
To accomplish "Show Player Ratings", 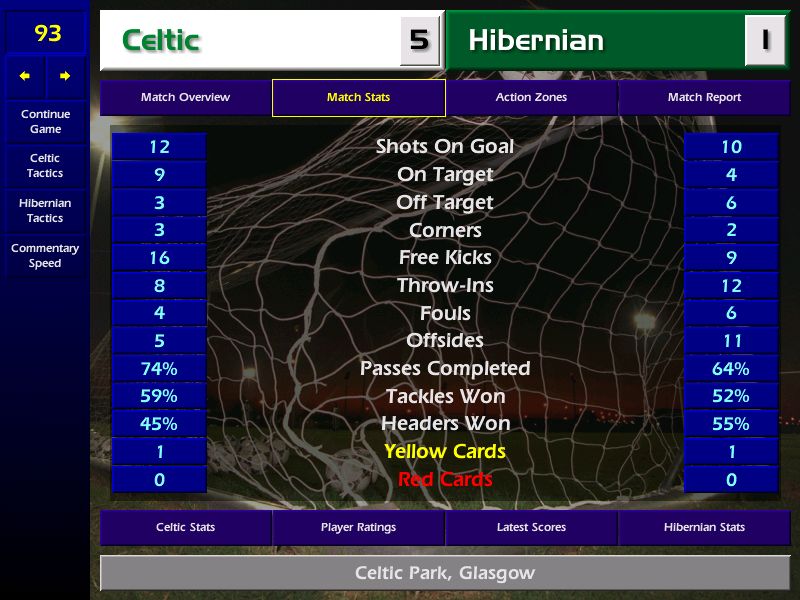I will (x=358, y=527).
